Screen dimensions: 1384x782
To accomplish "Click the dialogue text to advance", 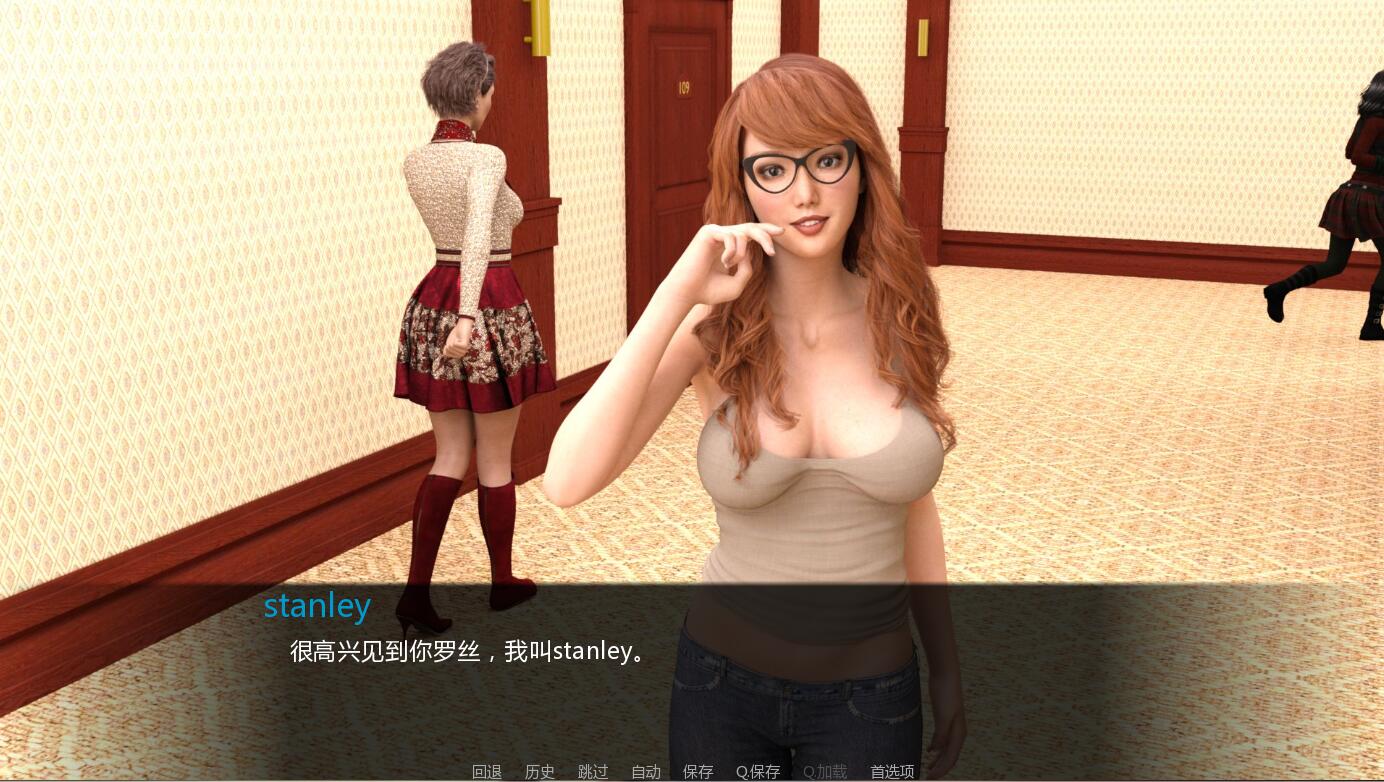I will (x=463, y=650).
